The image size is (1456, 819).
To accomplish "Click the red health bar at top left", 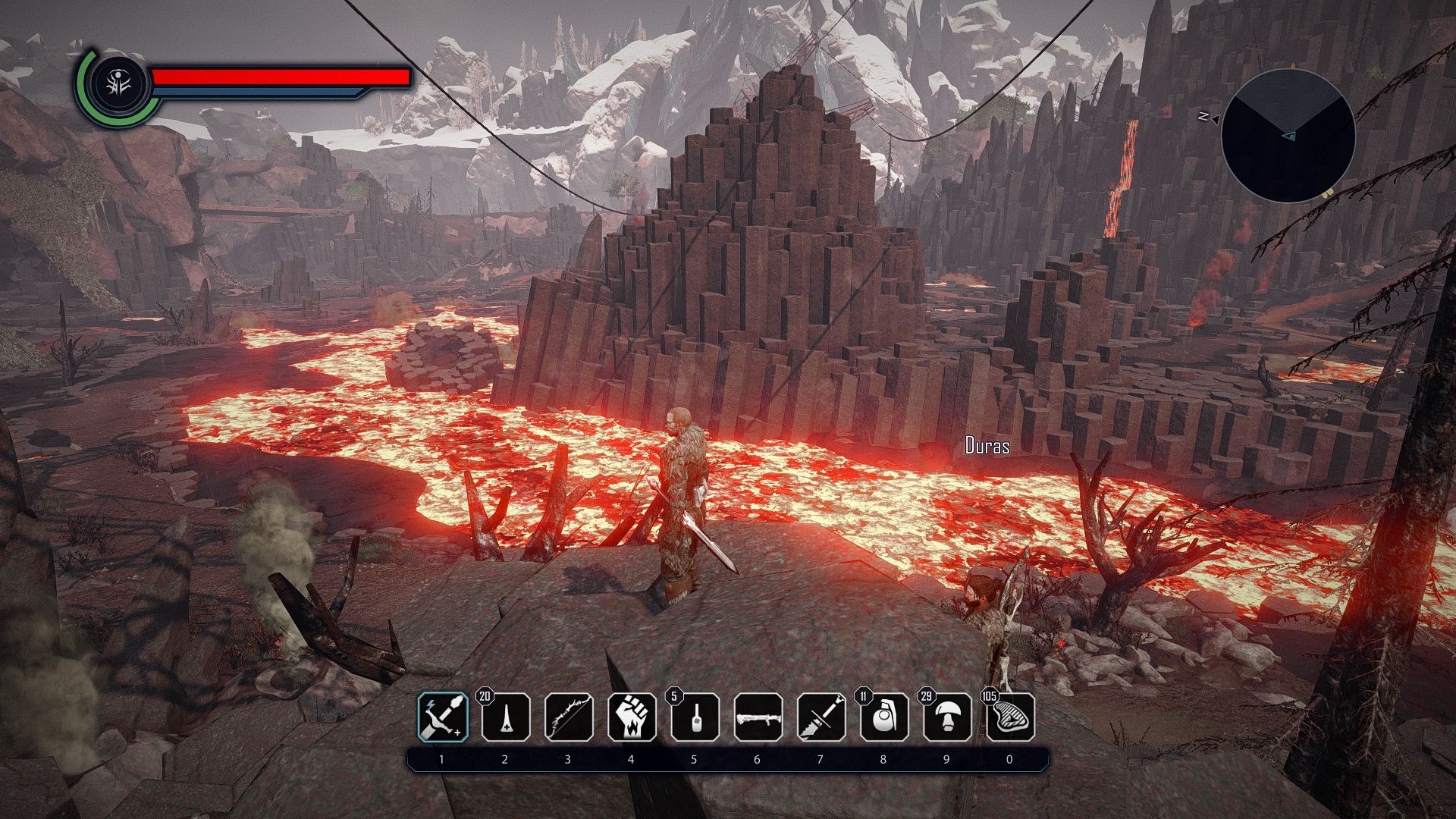I will [x=281, y=77].
